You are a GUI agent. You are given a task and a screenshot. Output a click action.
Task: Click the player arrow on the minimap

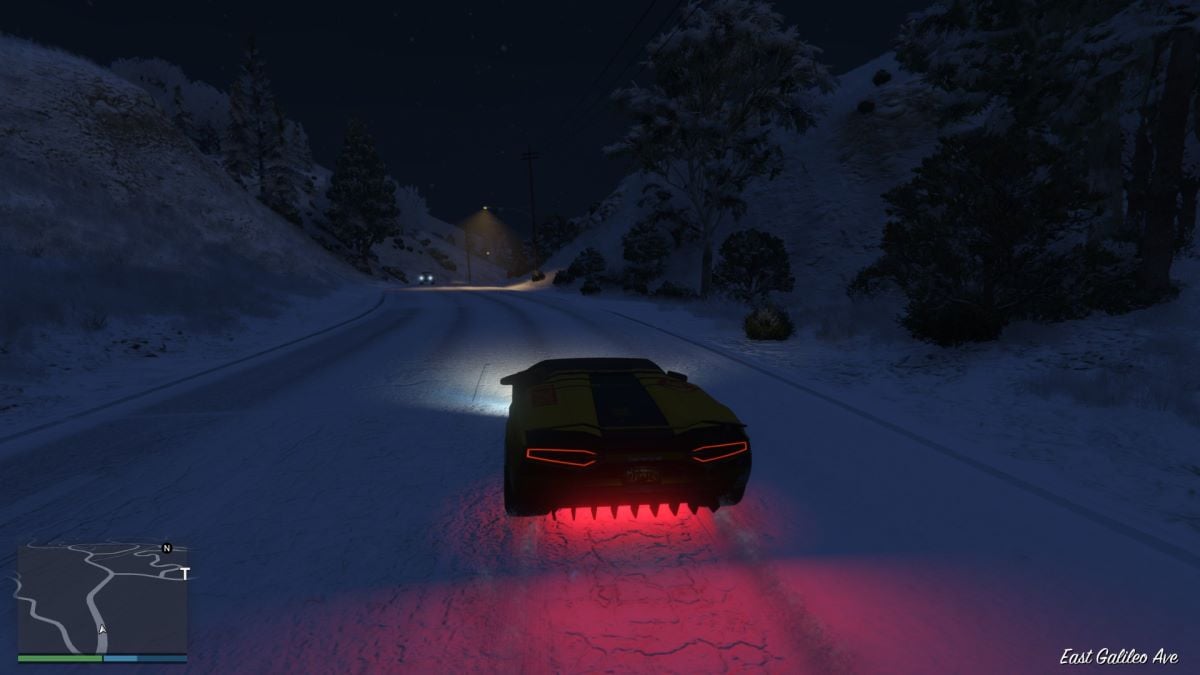click(101, 629)
